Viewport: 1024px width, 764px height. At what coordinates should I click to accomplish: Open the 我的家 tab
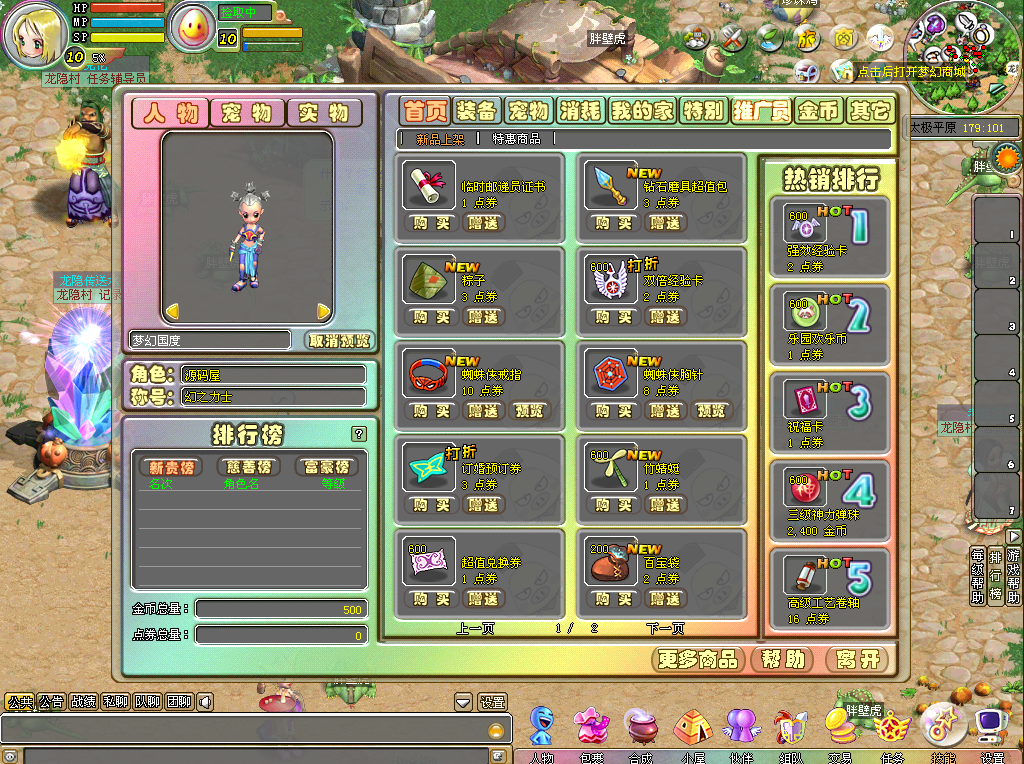643,111
